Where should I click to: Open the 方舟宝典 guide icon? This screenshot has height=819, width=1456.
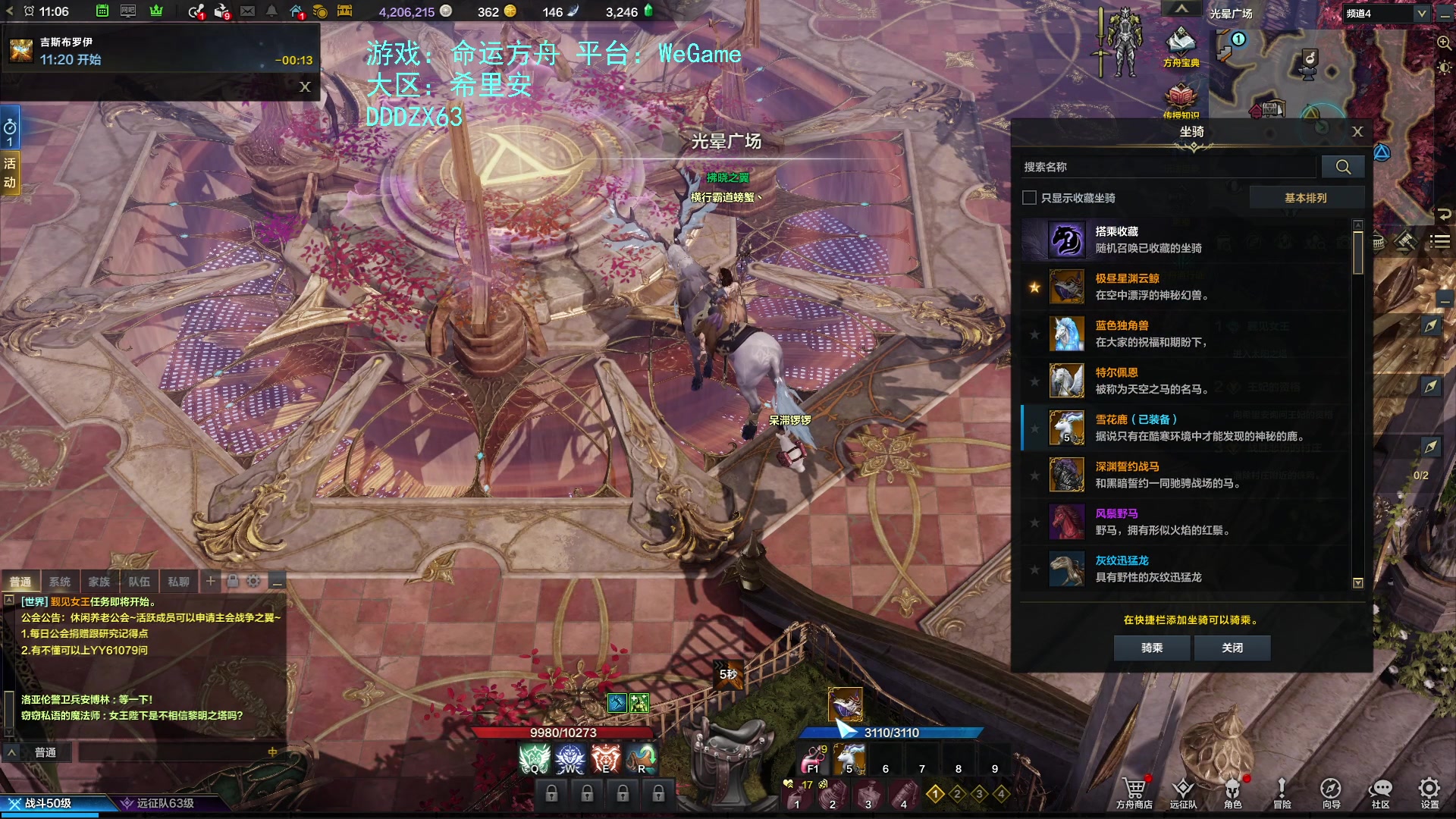click(1181, 47)
